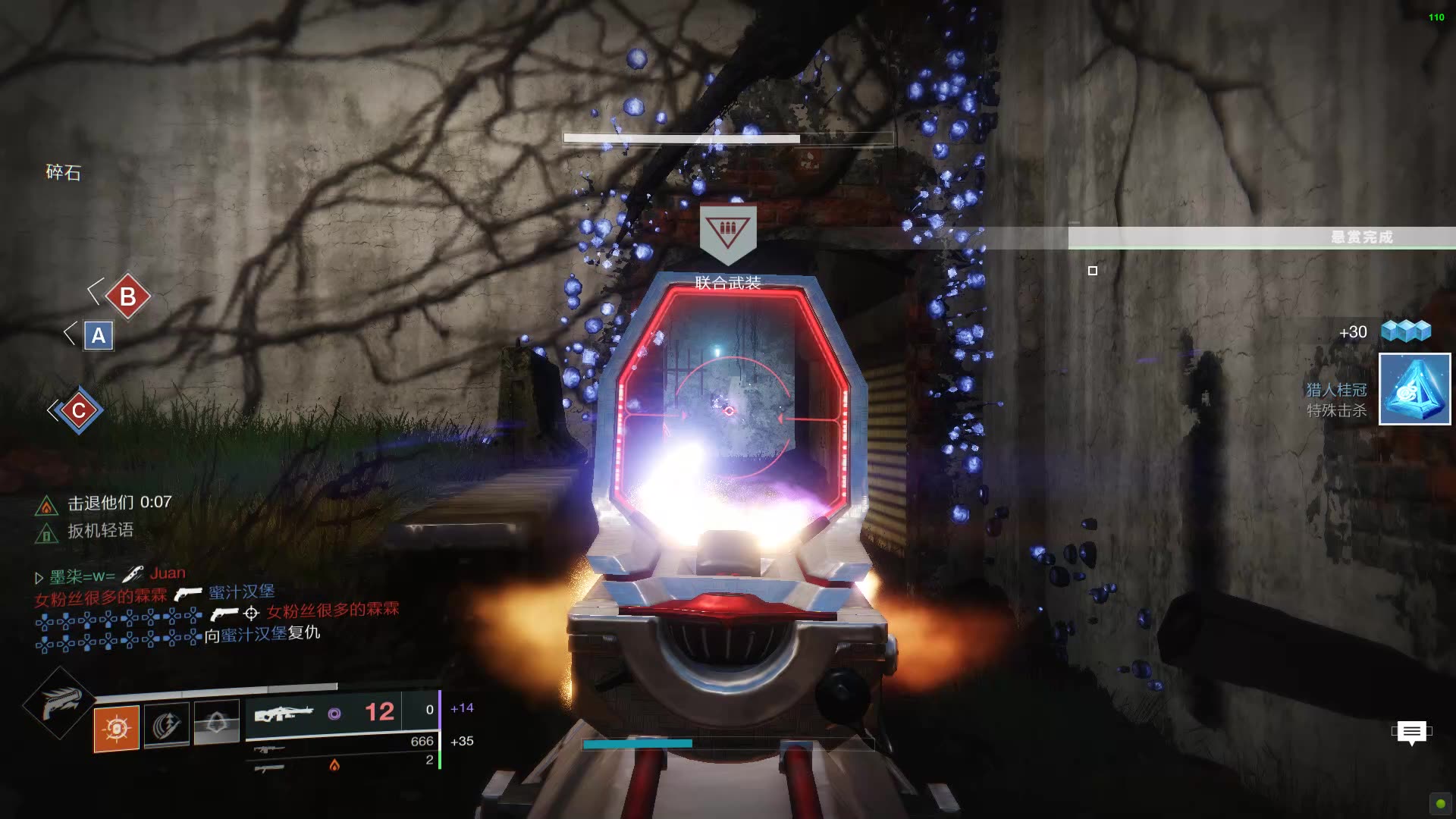Click the 联合武装 faction emblem
This screenshot has height=819, width=1456.
click(727, 231)
